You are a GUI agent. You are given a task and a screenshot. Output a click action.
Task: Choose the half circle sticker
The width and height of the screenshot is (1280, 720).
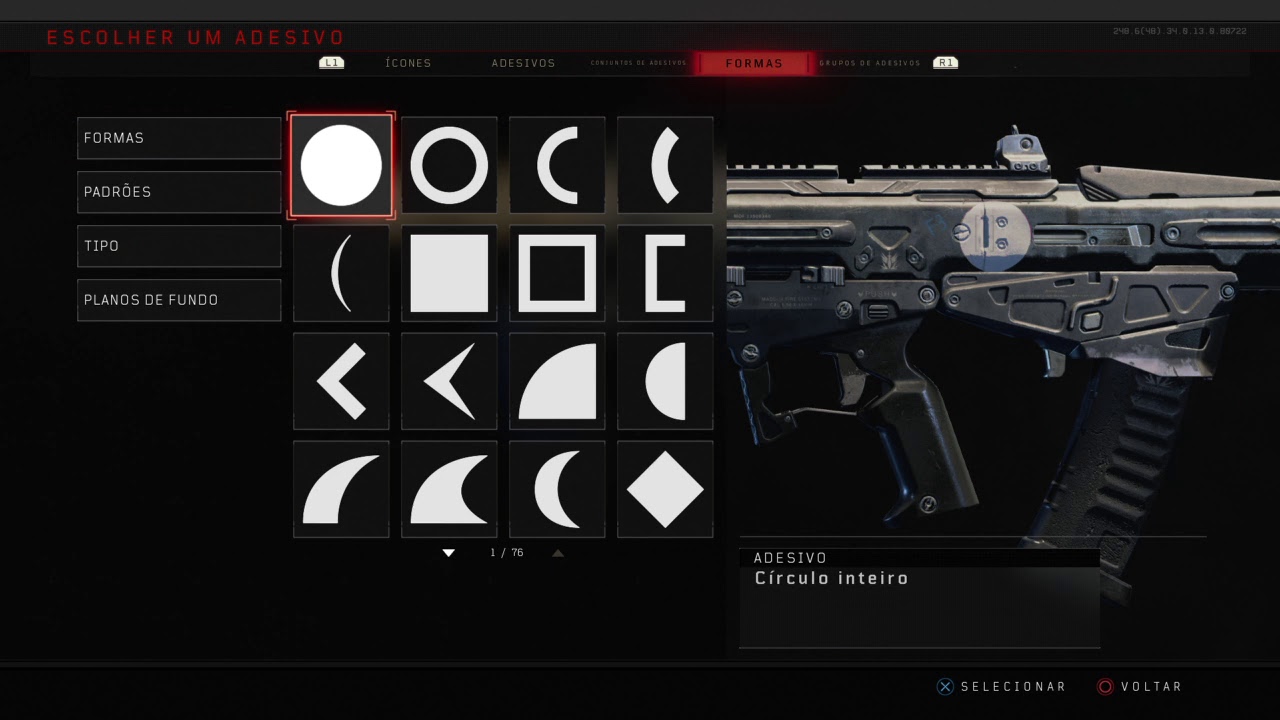[665, 381]
